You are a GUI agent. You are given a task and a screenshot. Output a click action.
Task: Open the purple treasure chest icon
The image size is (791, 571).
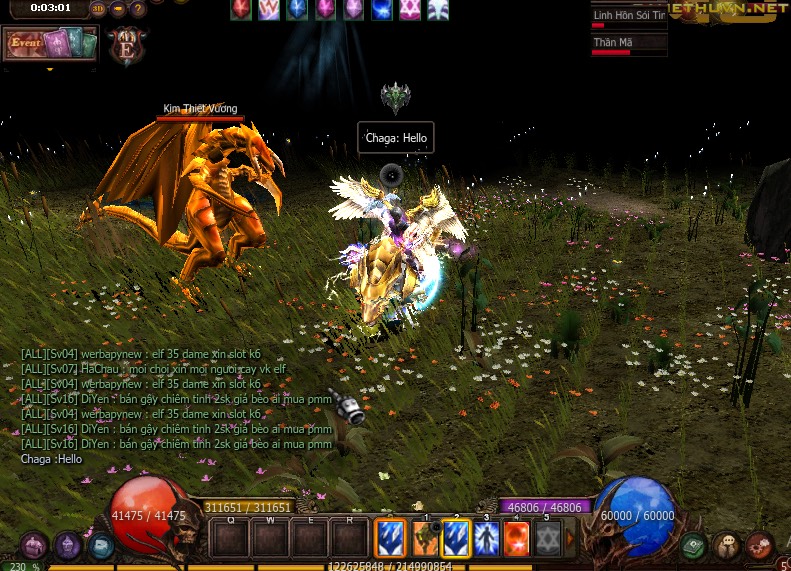pyautogui.click(x=35, y=546)
